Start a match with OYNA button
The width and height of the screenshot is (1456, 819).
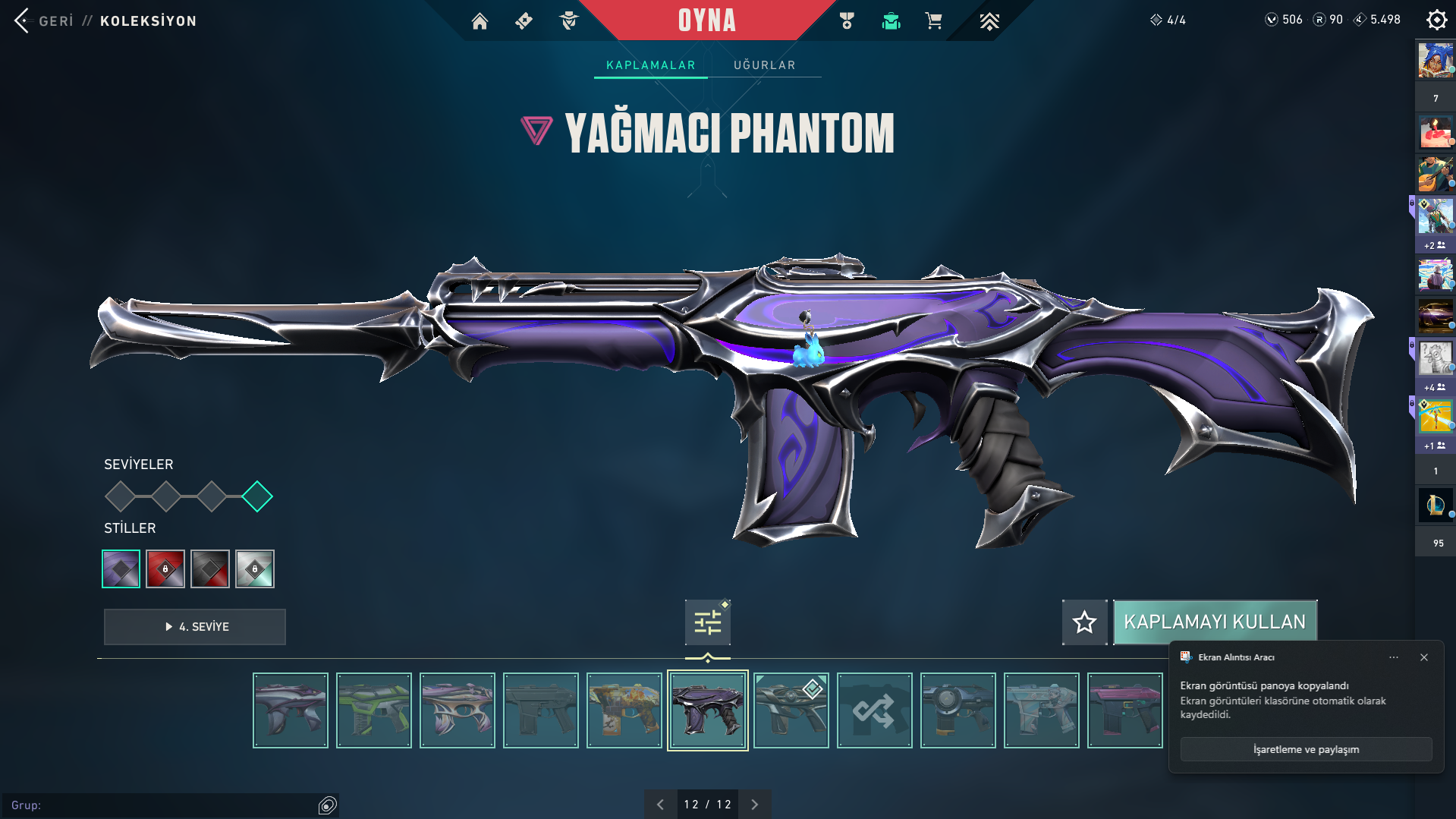[x=706, y=20]
